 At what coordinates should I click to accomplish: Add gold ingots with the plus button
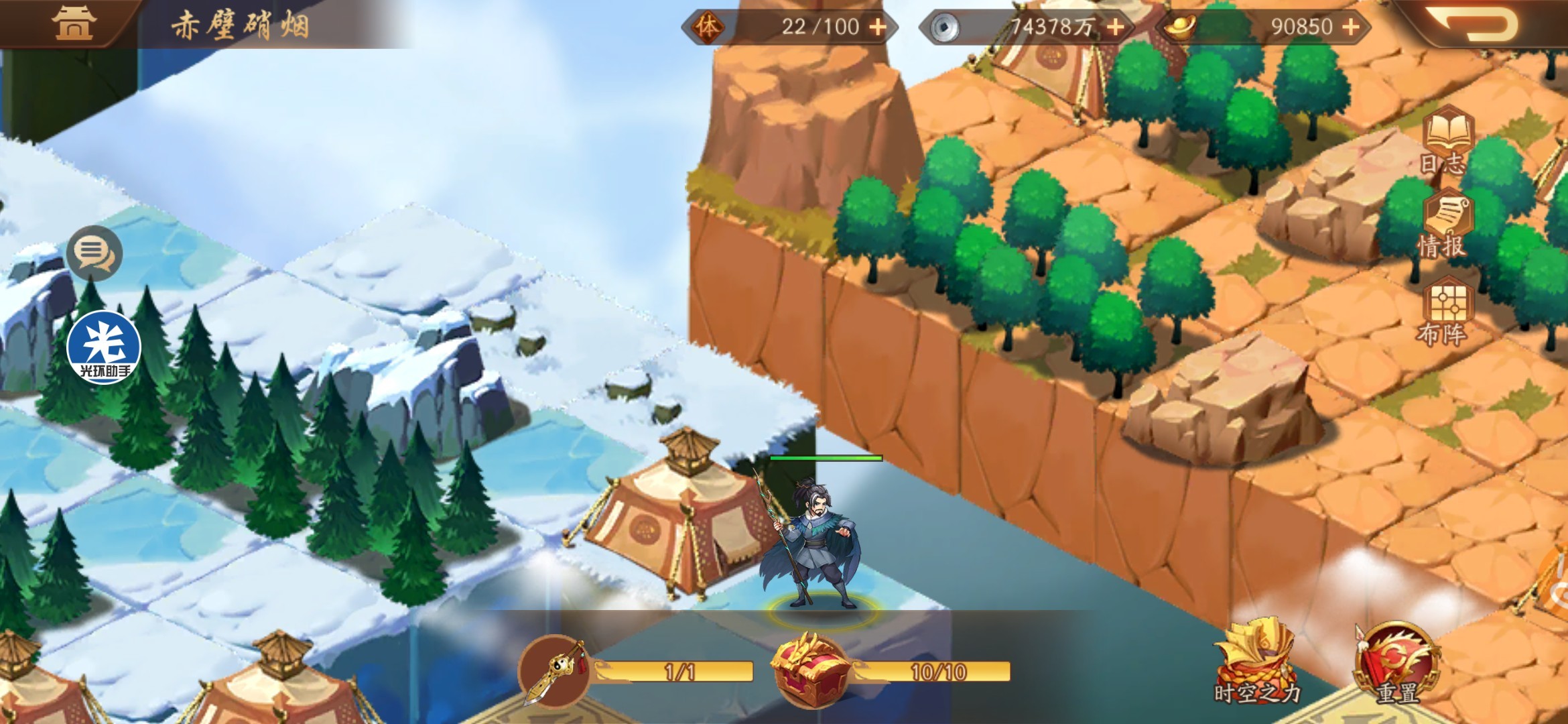click(1351, 27)
